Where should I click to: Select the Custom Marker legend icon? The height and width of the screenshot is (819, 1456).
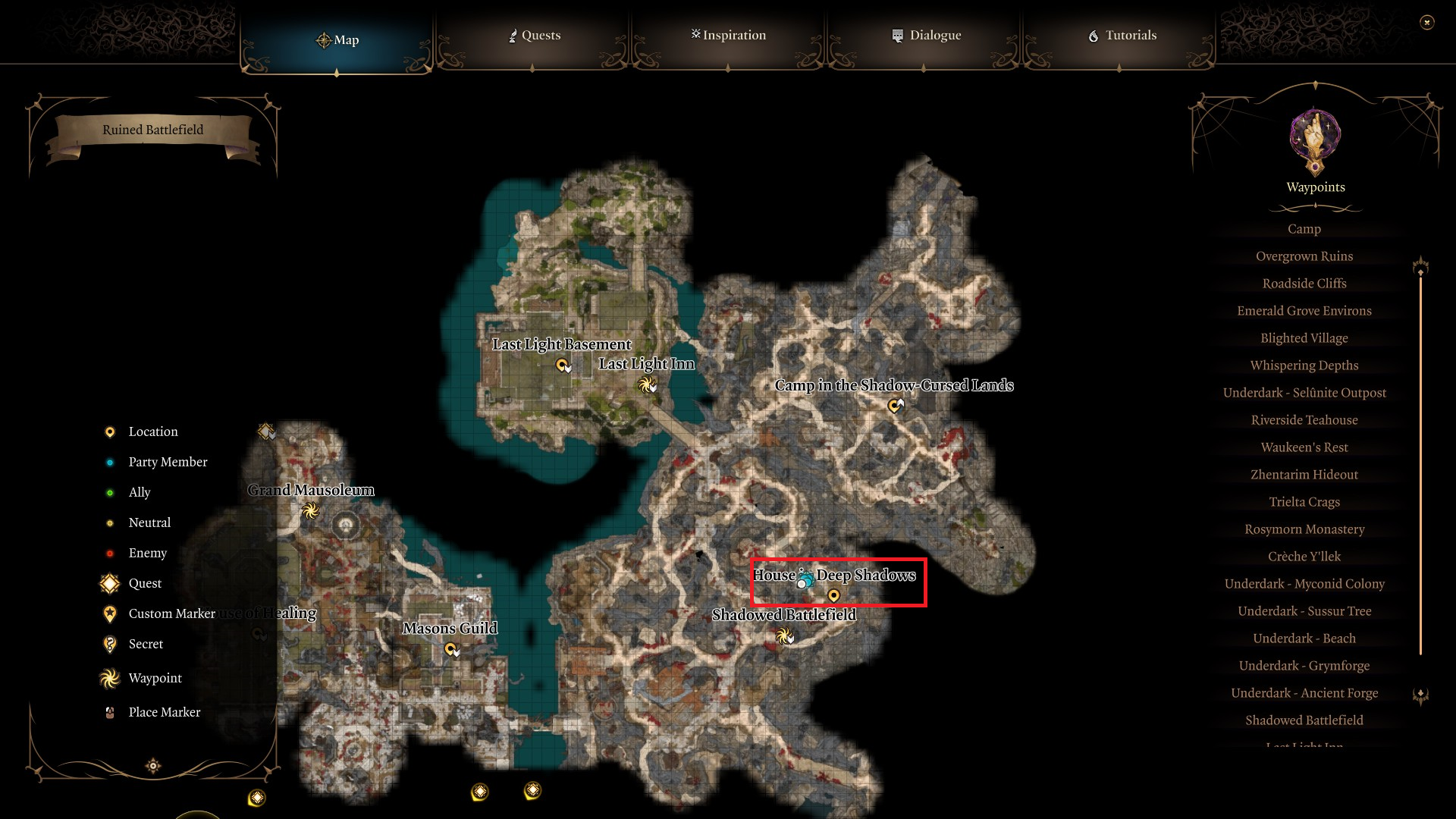click(110, 613)
